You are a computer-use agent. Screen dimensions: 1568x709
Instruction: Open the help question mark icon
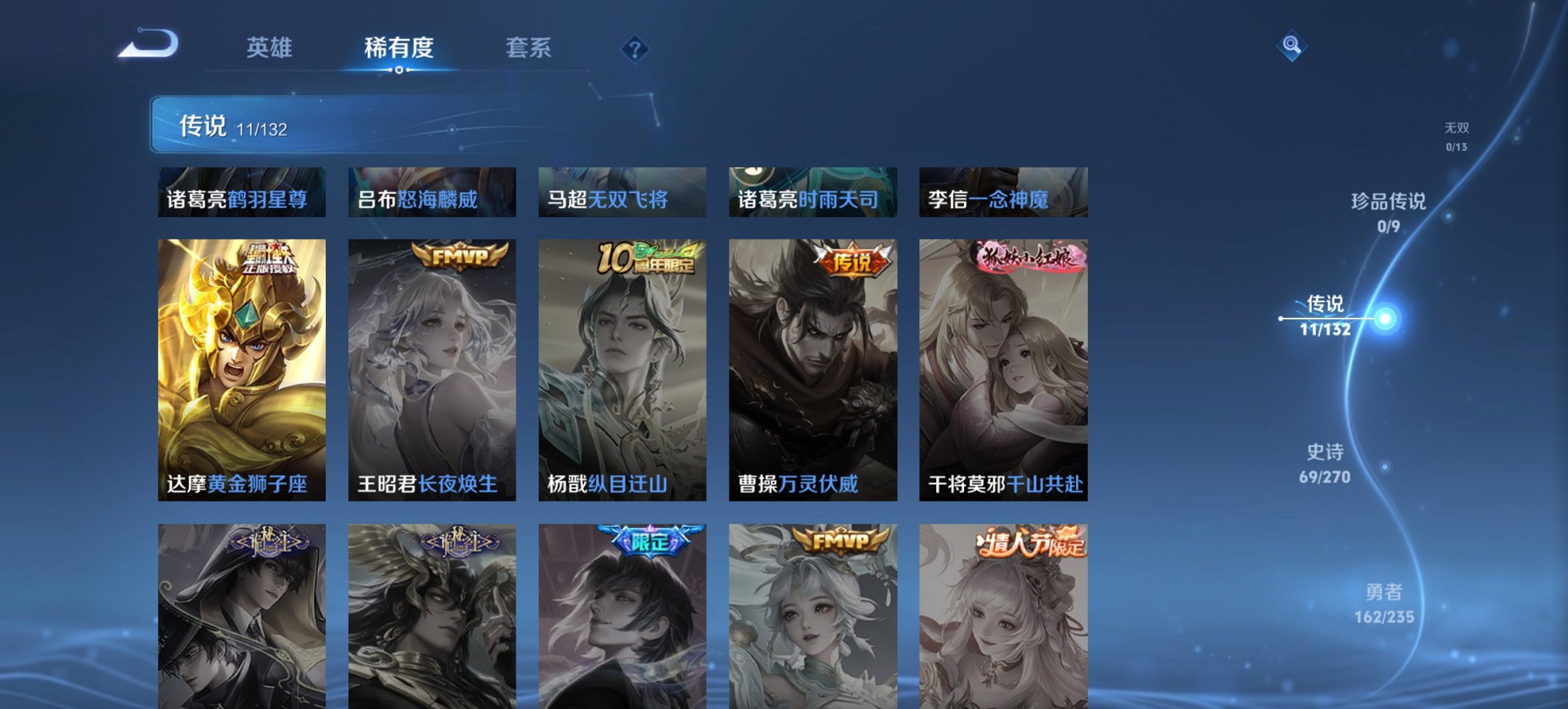[x=635, y=48]
